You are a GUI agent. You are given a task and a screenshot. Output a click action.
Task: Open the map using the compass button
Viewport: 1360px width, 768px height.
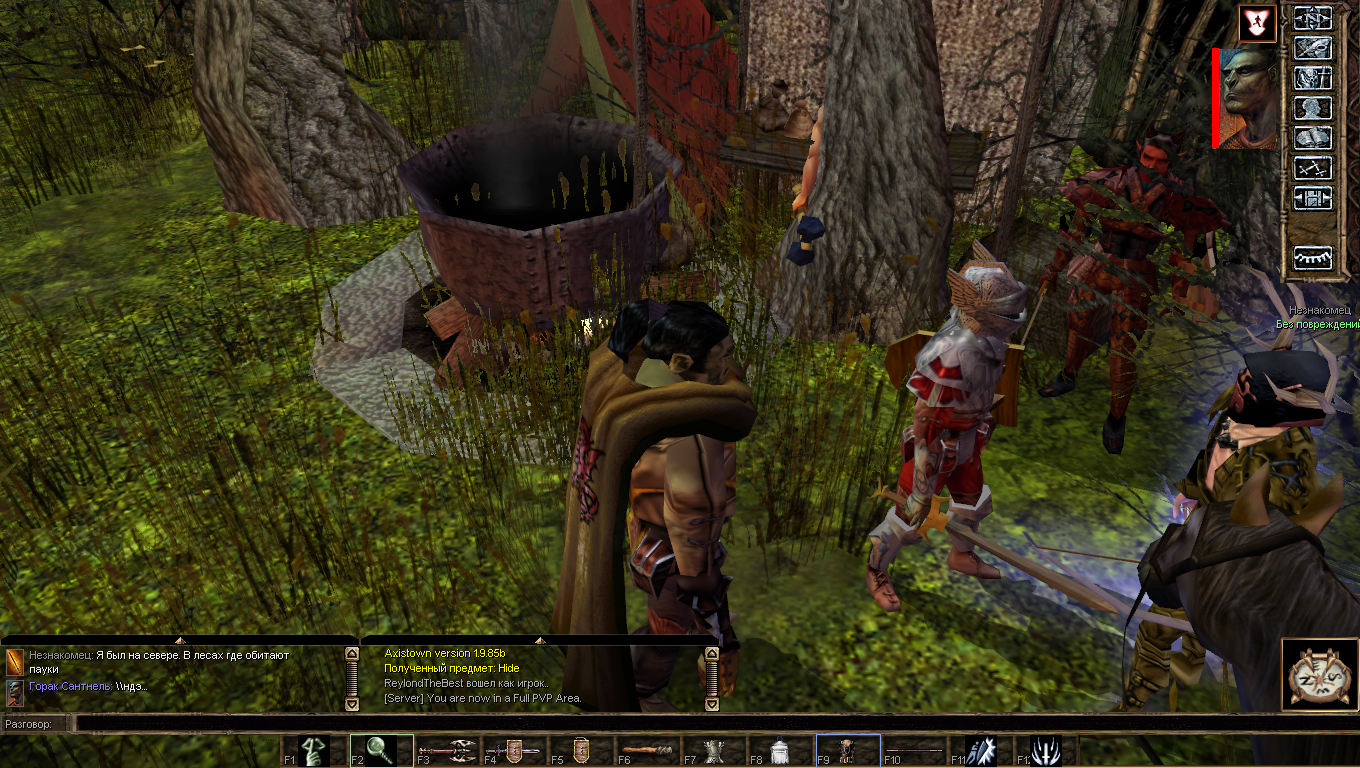[x=1313, y=19]
